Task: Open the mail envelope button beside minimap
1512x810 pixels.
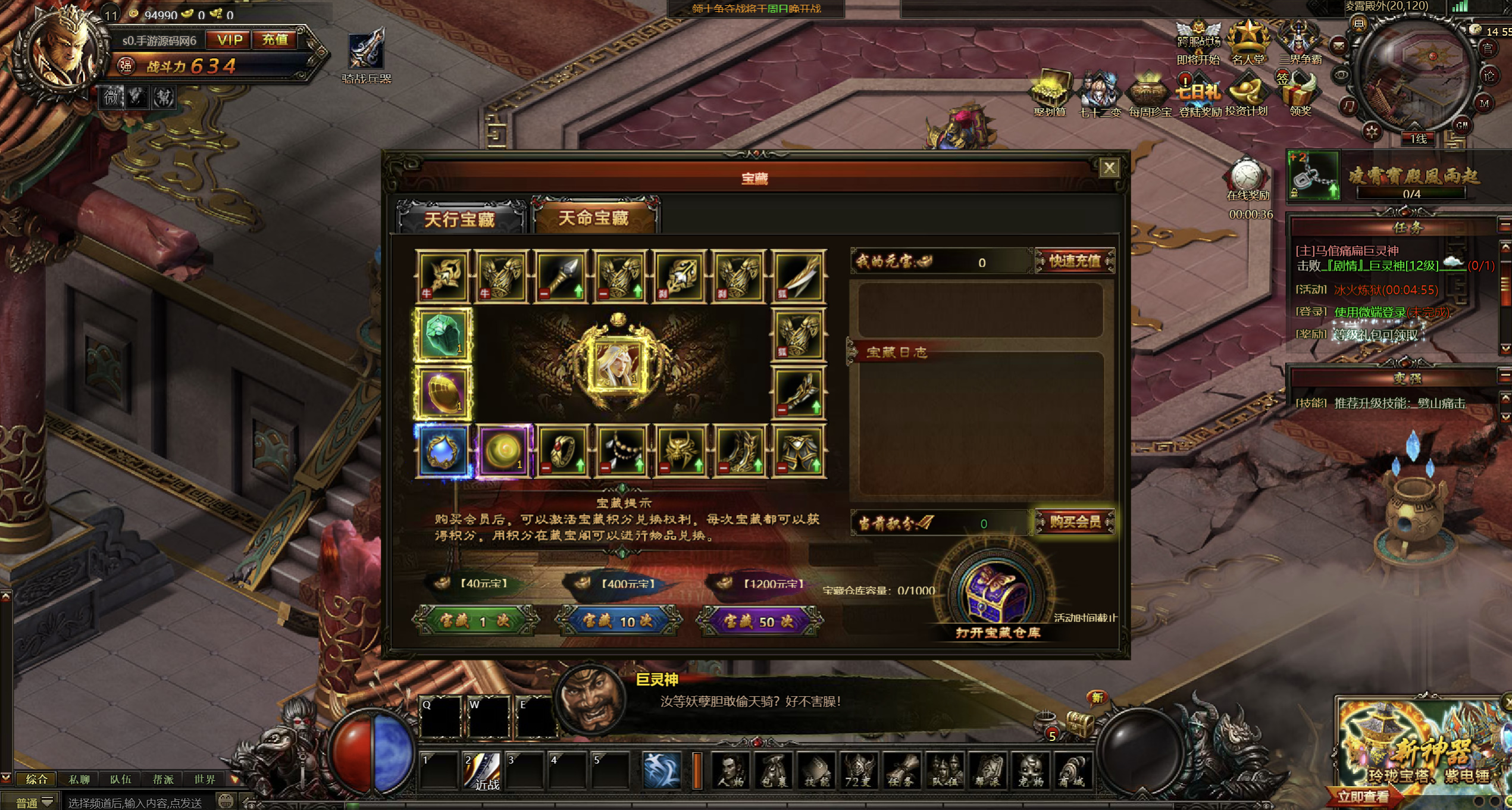Action: click(1338, 45)
